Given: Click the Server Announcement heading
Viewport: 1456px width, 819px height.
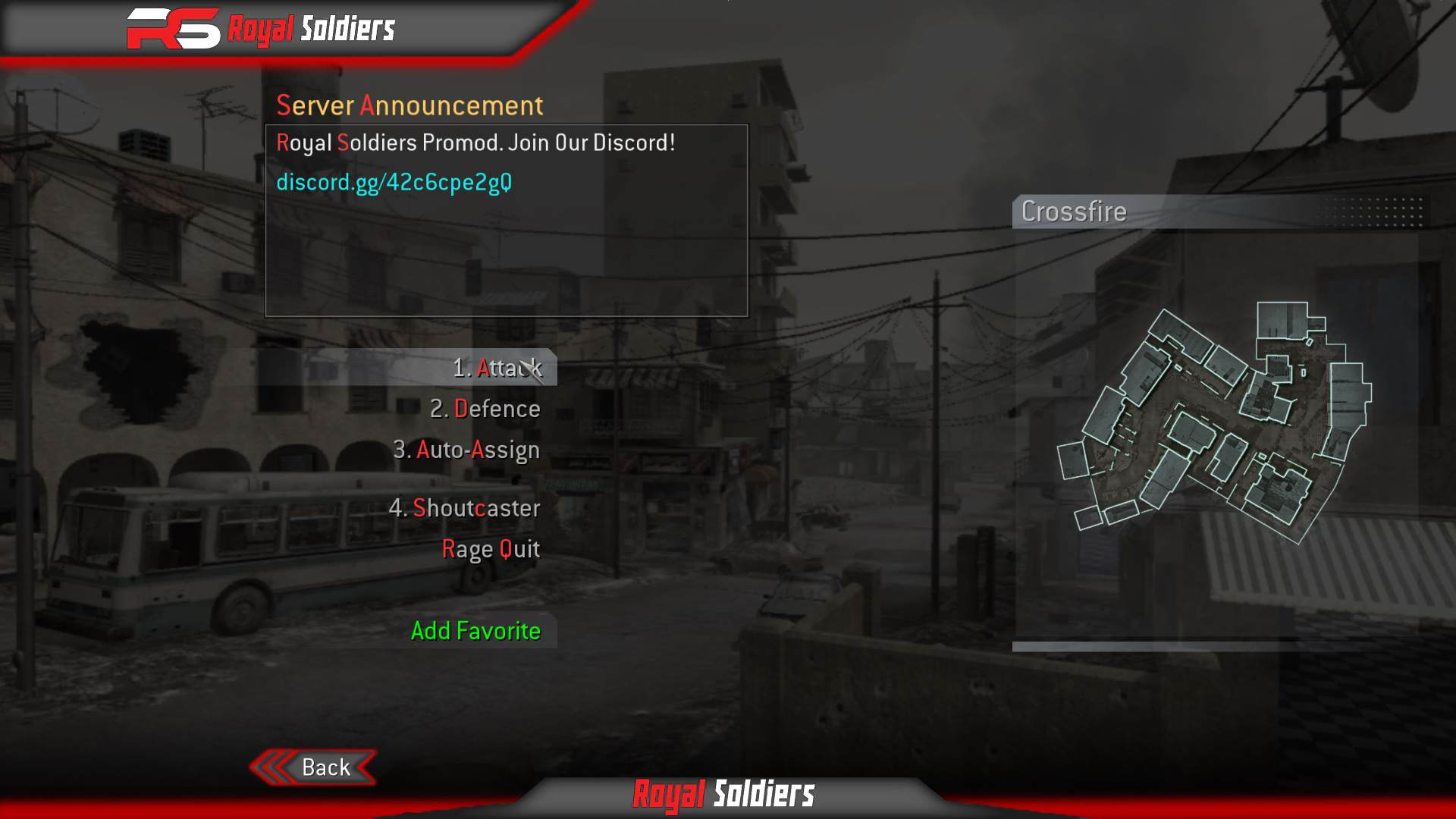Looking at the screenshot, I should 410,105.
